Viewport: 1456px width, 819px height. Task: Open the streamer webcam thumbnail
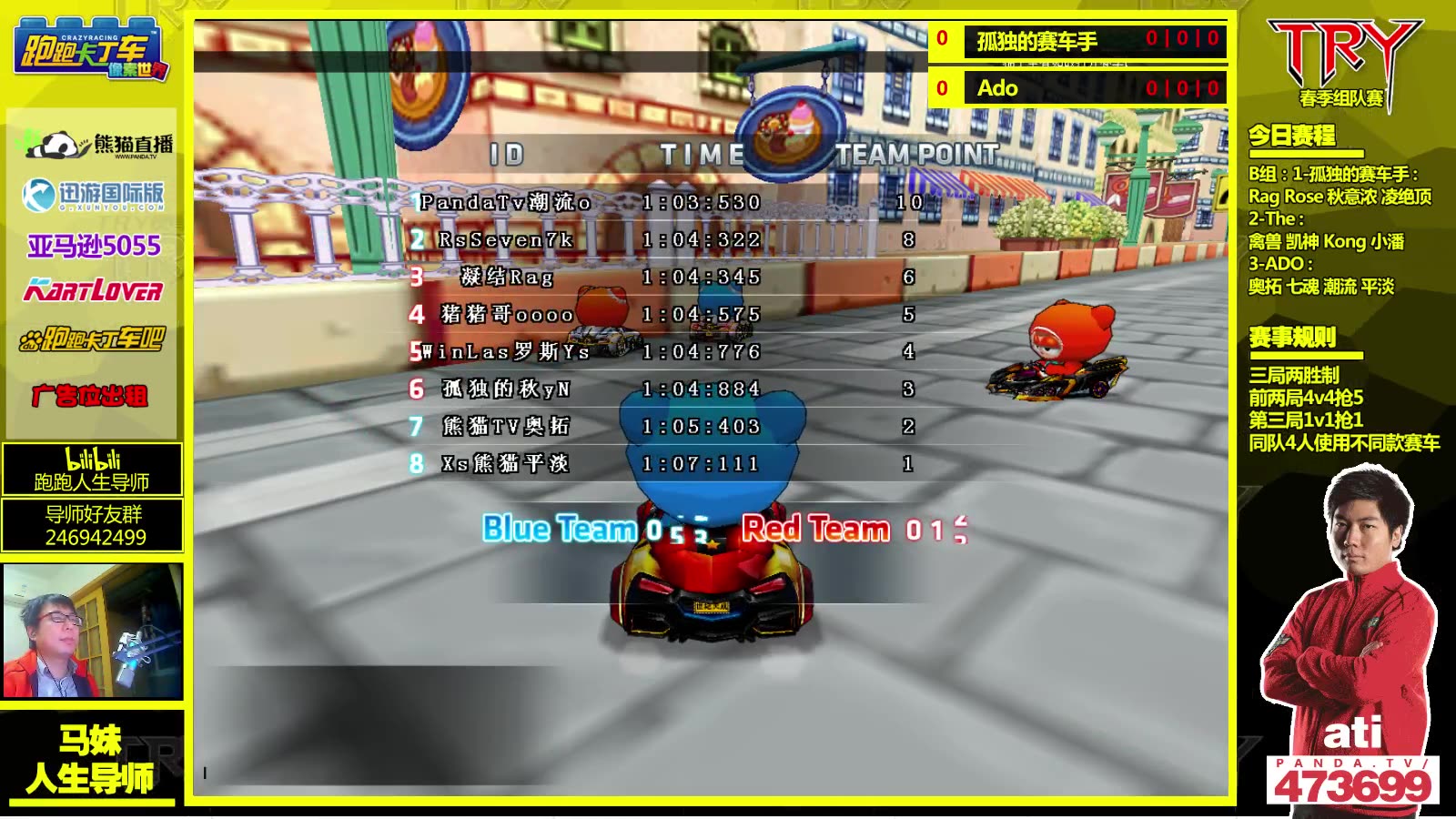[x=93, y=631]
